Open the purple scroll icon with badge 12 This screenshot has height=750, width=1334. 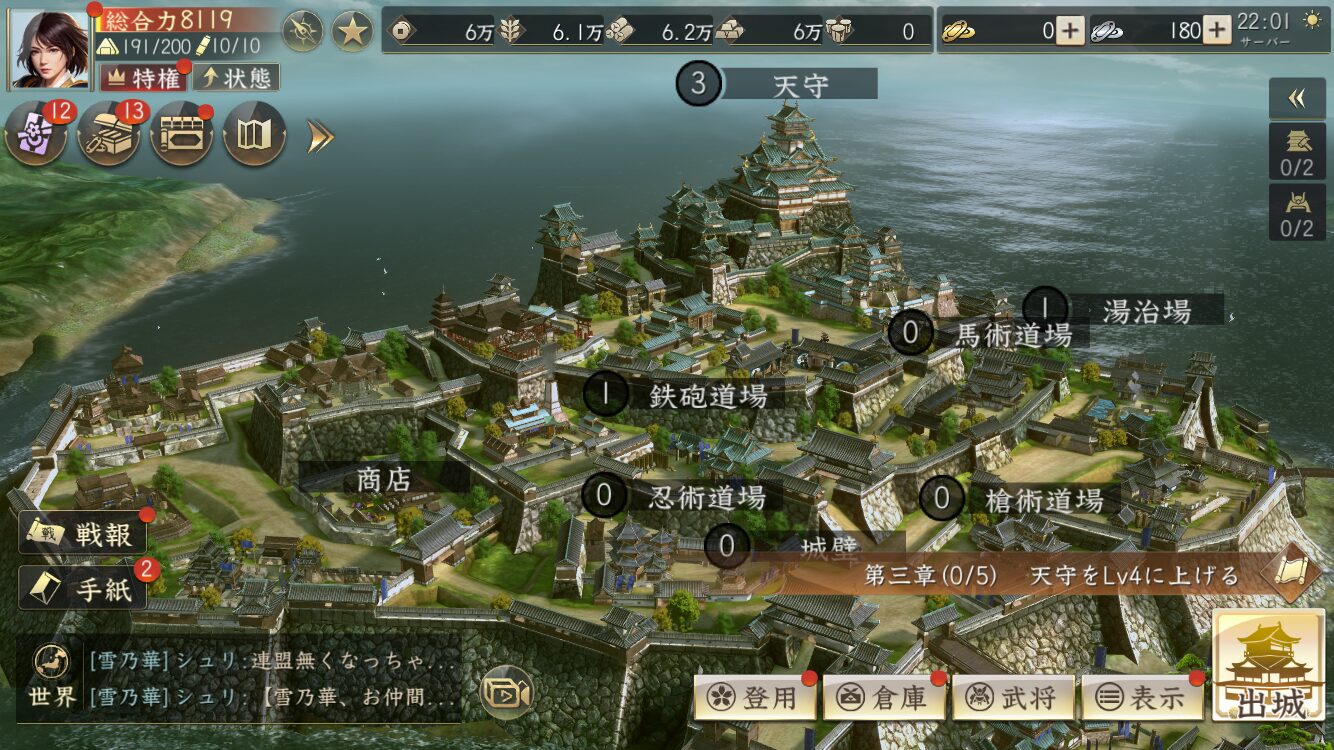coord(37,134)
